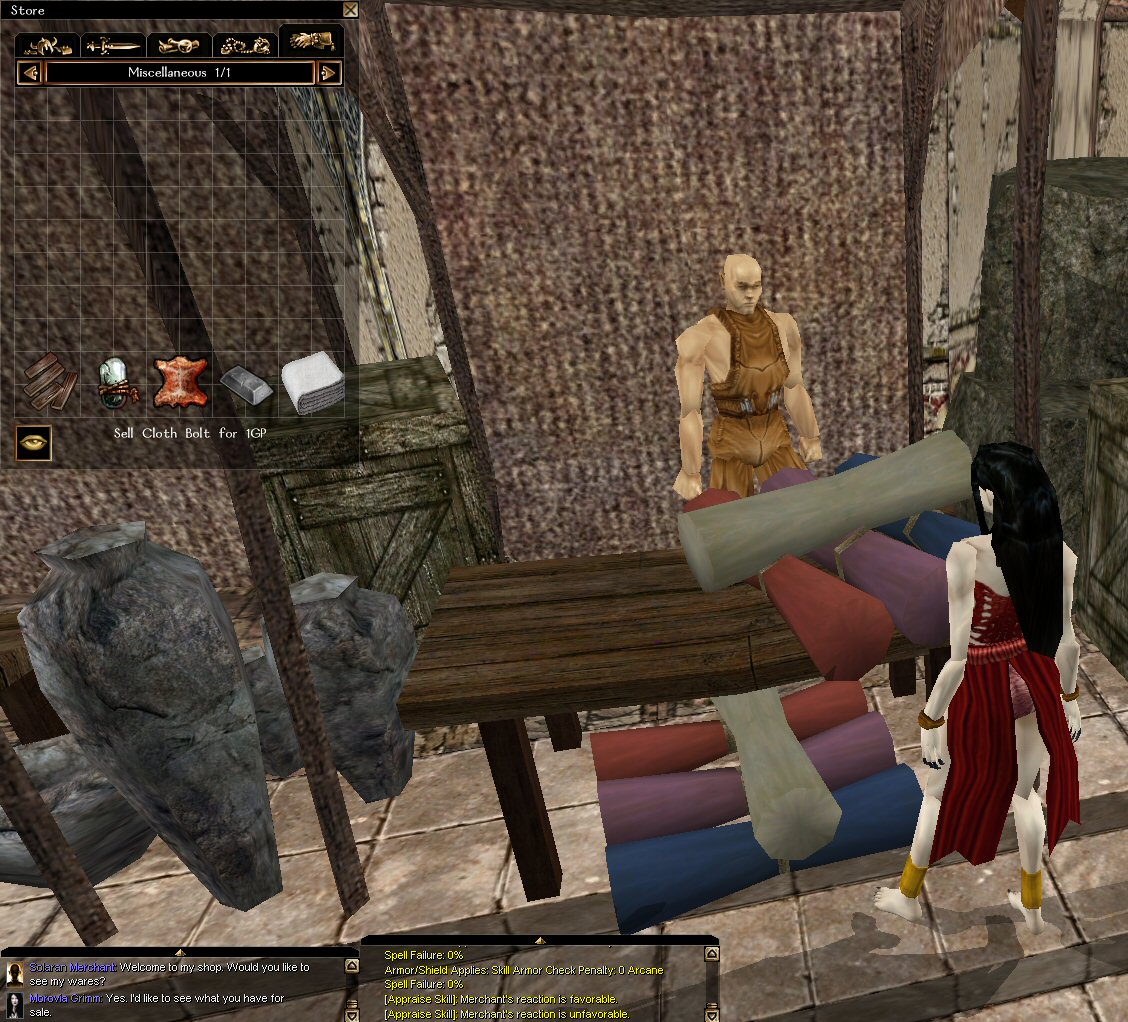Screen dimensions: 1128x1022
Task: Select the potions and scrolls store tab
Action: tap(179, 45)
